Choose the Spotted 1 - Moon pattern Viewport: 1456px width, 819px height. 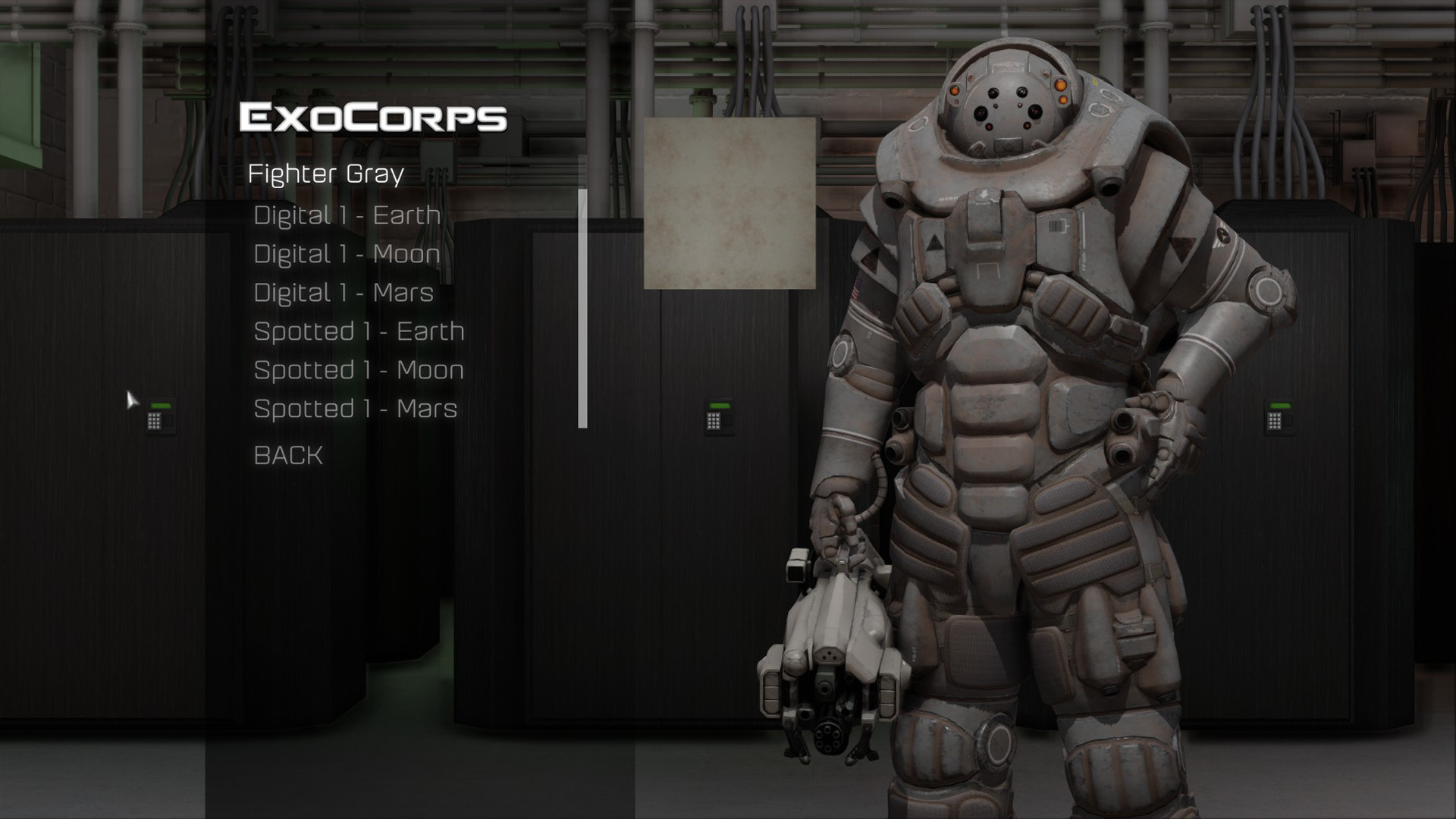tap(359, 371)
